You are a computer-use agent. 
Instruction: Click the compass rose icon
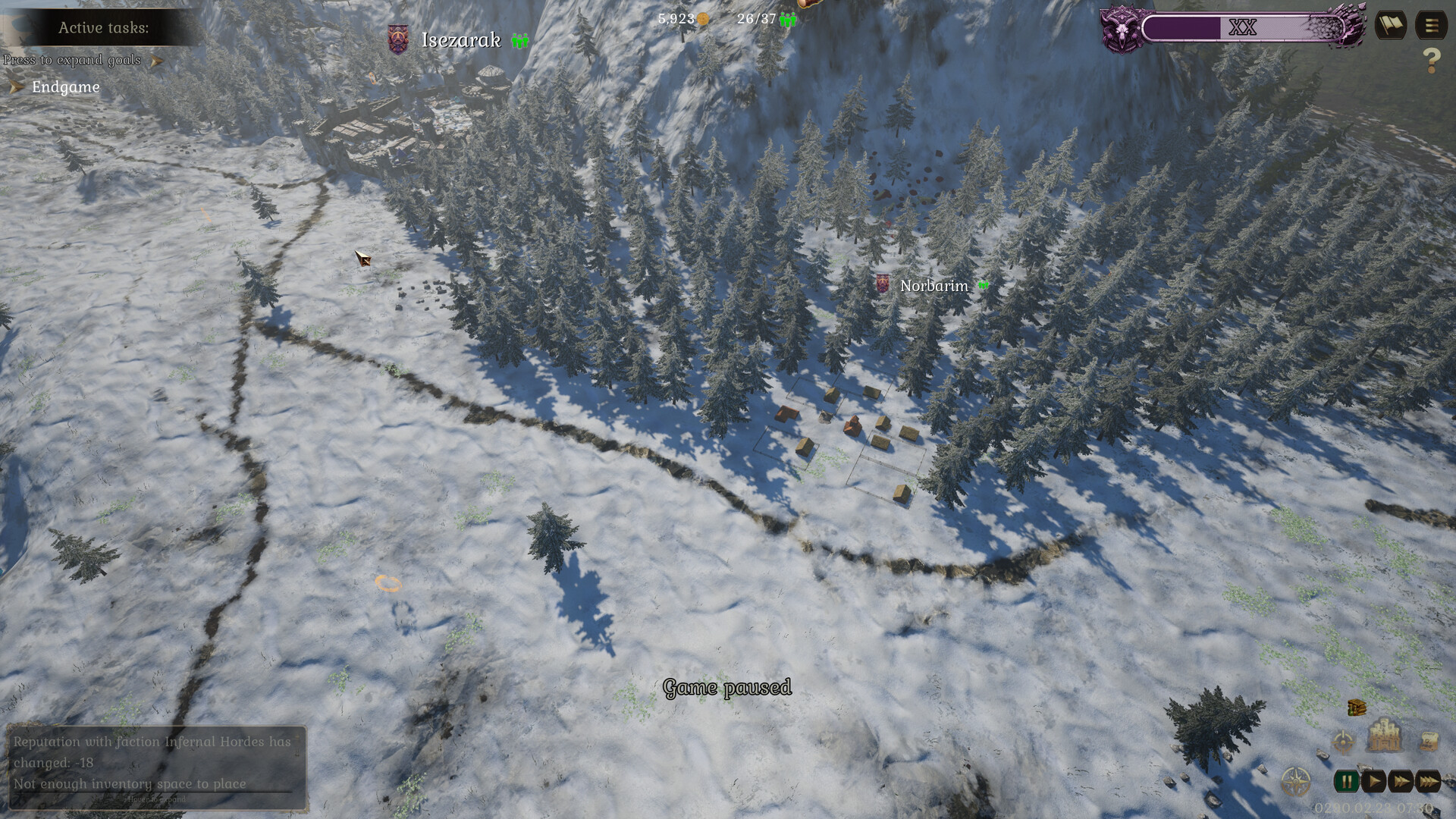(1295, 781)
